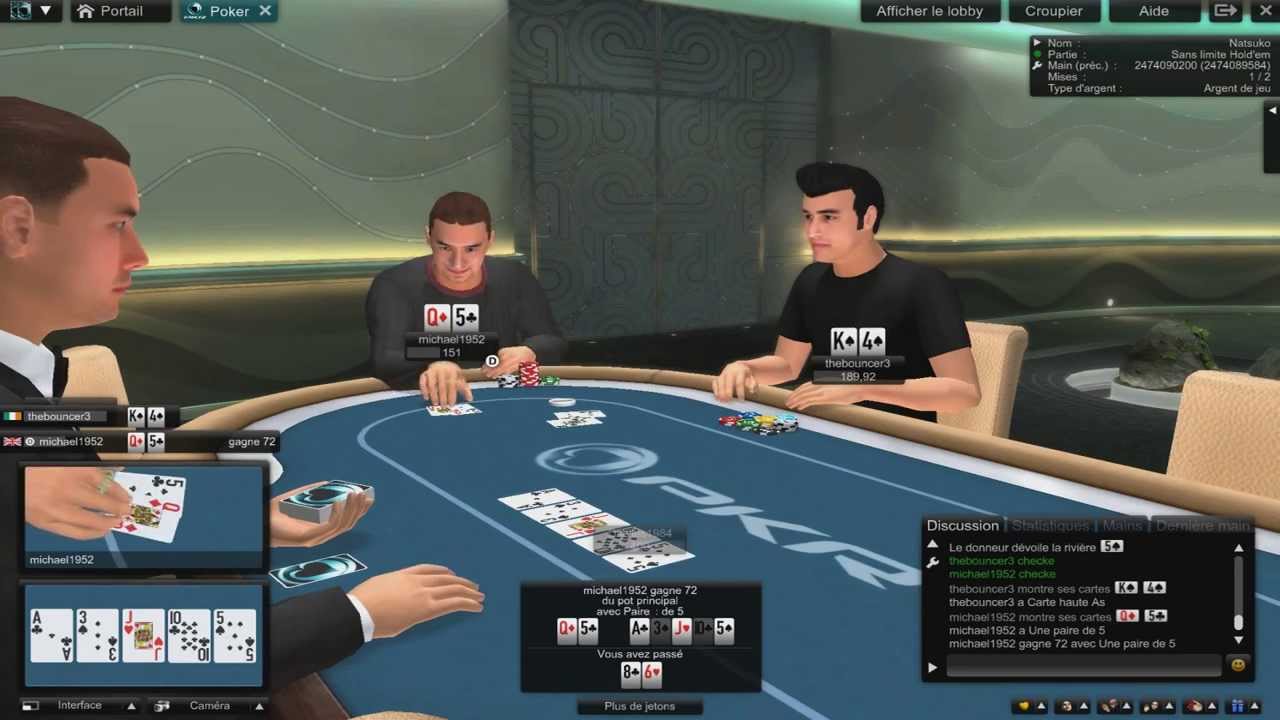This screenshot has height=720, width=1280.
Task: Click the leave-table arrow icon top right
Action: coord(1224,11)
